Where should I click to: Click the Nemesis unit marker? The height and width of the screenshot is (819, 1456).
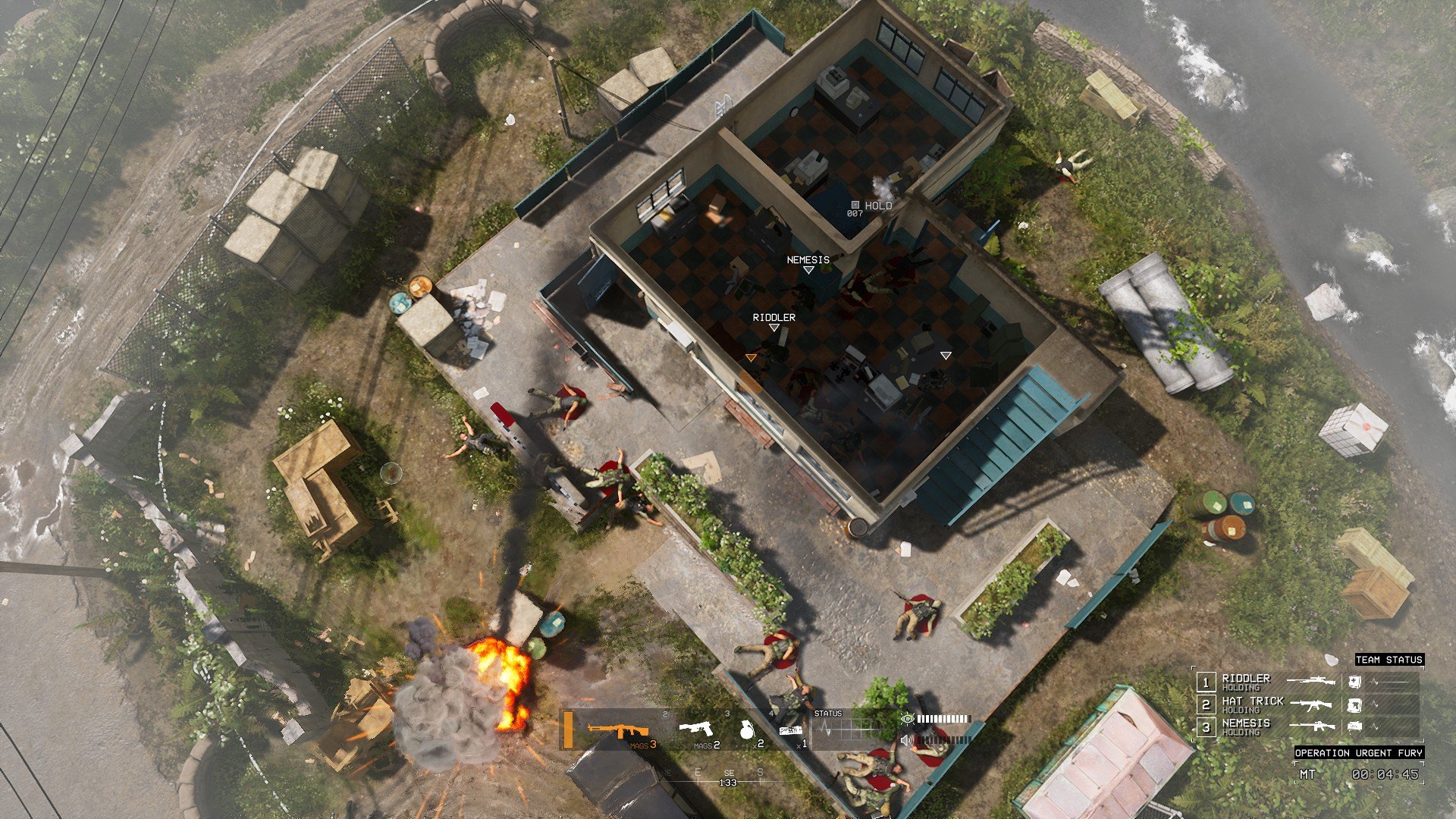[808, 268]
